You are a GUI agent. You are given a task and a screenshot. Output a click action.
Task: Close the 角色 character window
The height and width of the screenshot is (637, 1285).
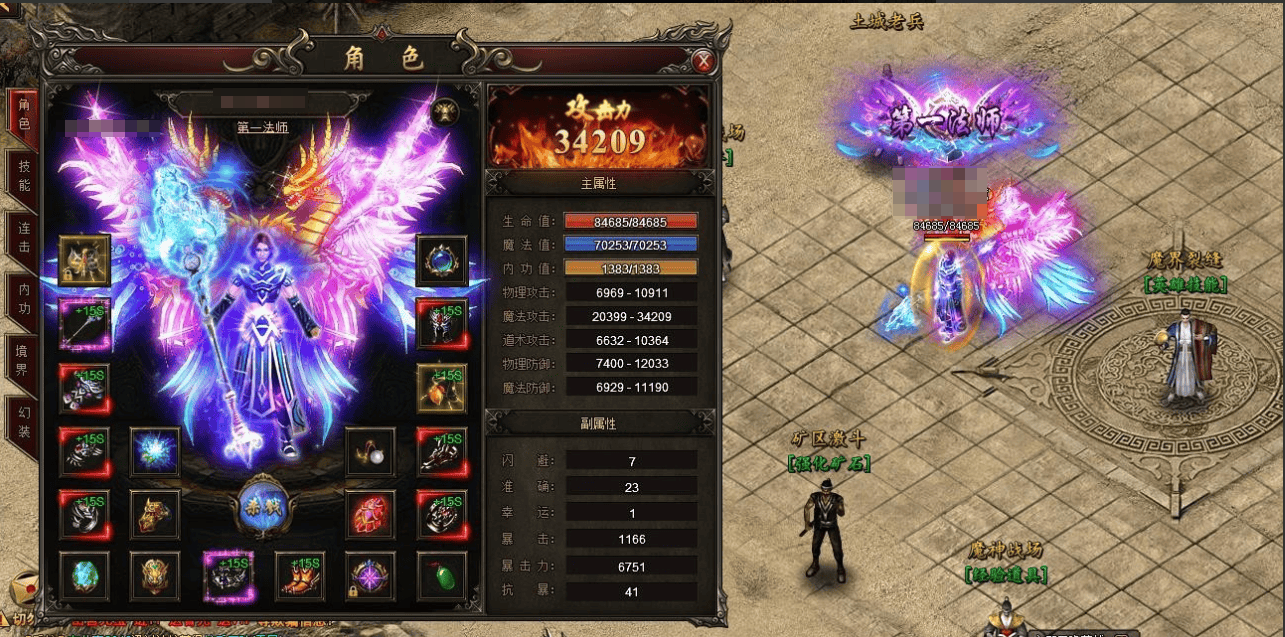[704, 62]
